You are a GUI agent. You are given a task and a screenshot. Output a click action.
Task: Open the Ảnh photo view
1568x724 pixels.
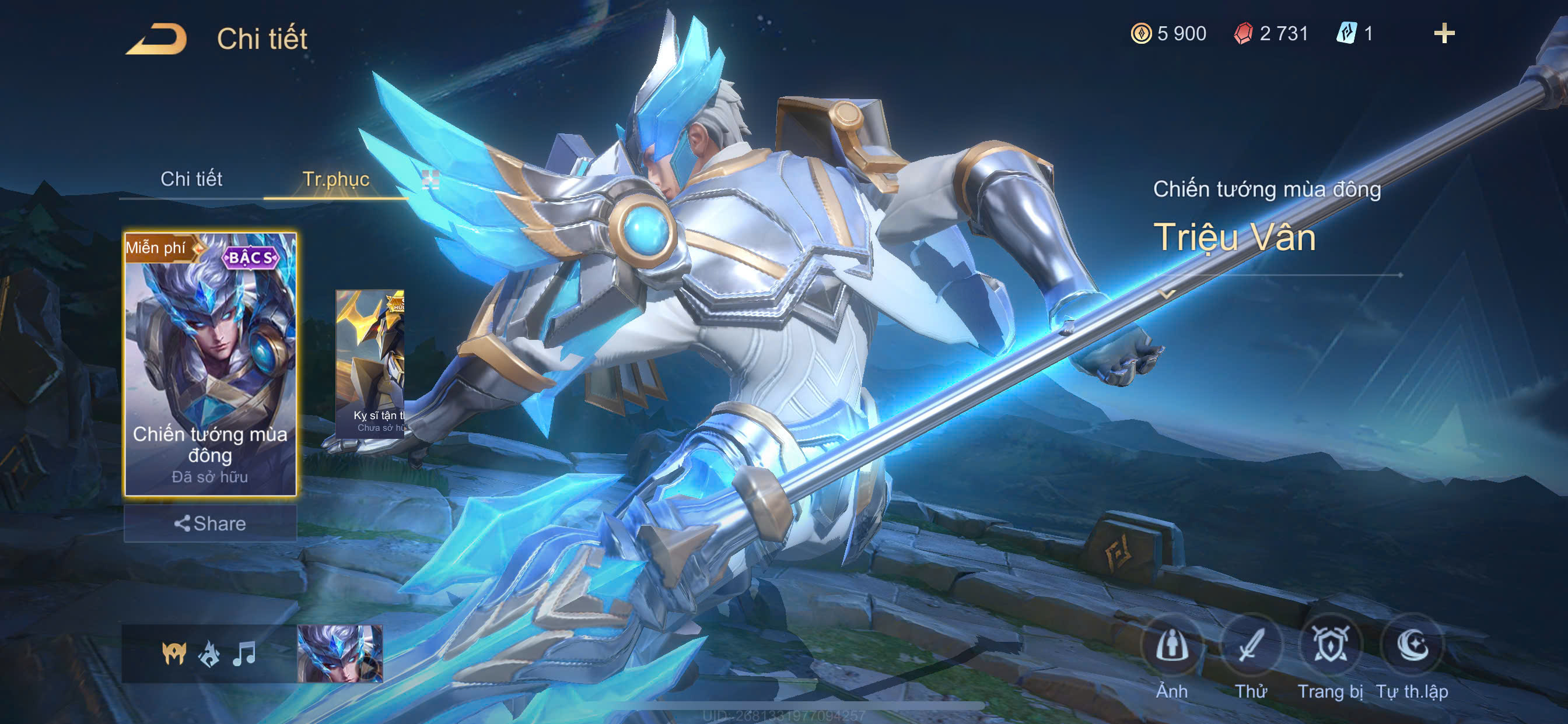click(1172, 645)
